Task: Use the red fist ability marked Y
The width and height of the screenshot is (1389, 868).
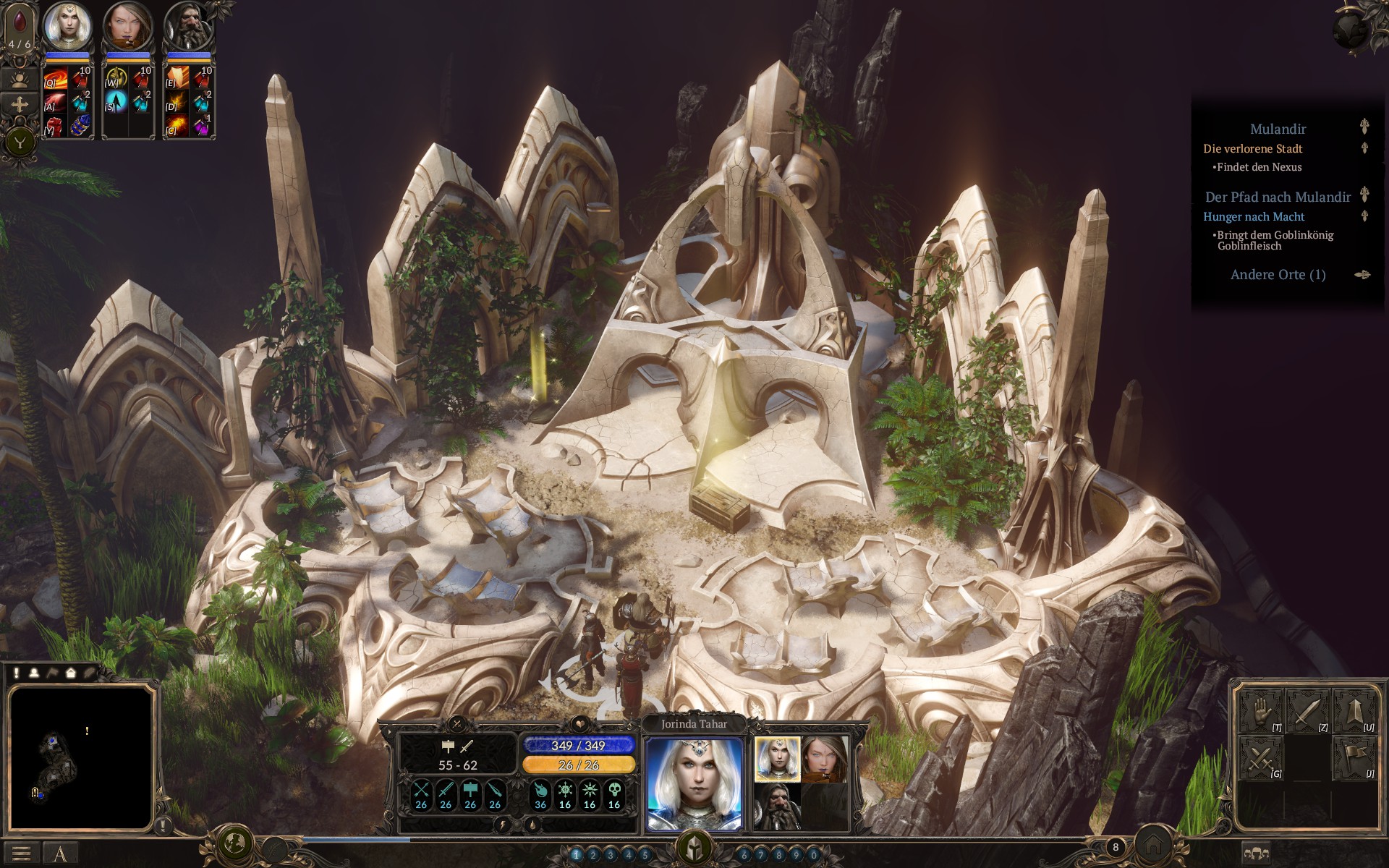Action: click(x=56, y=126)
